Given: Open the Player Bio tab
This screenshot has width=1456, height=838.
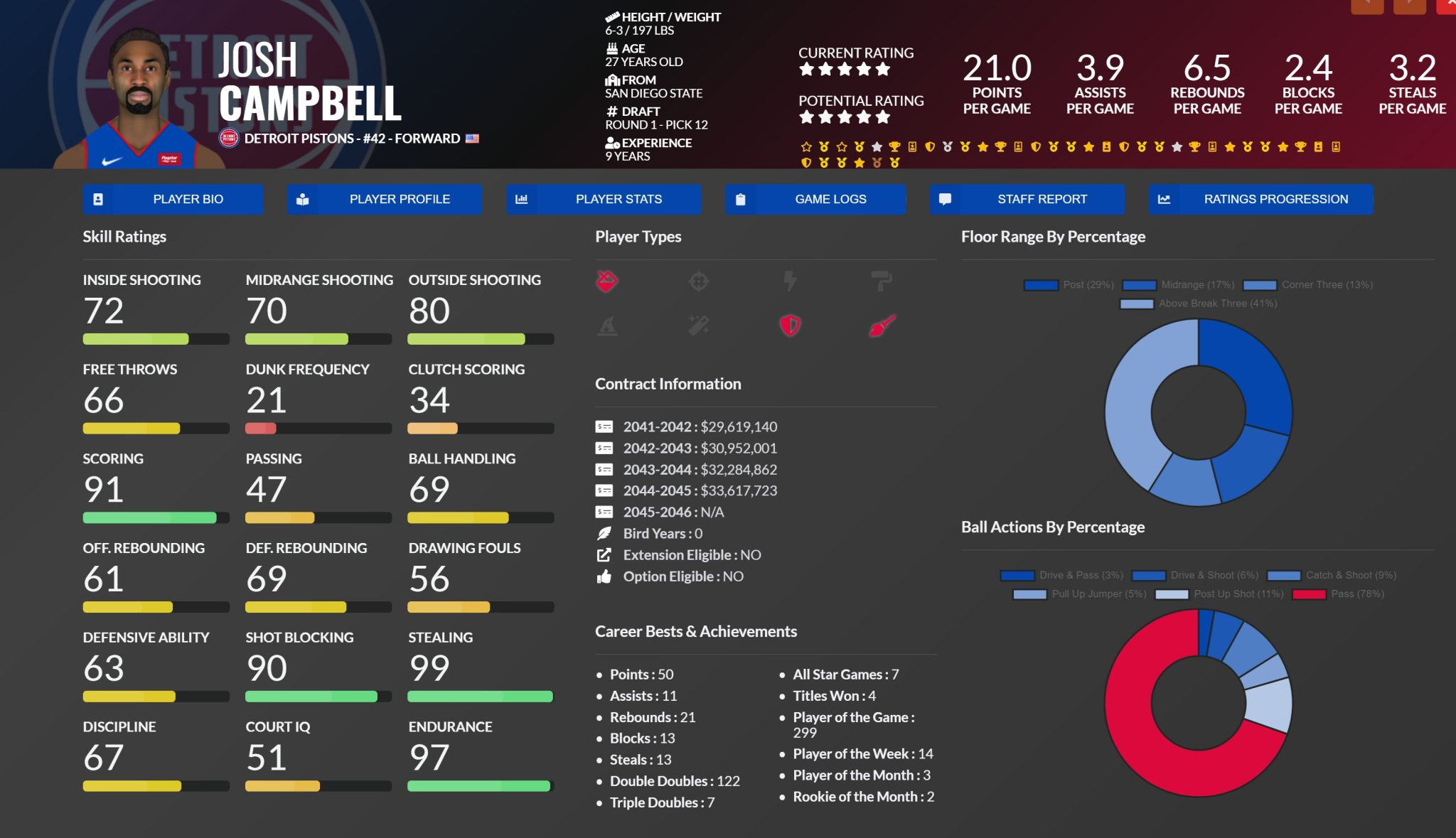Looking at the screenshot, I should coord(173,199).
